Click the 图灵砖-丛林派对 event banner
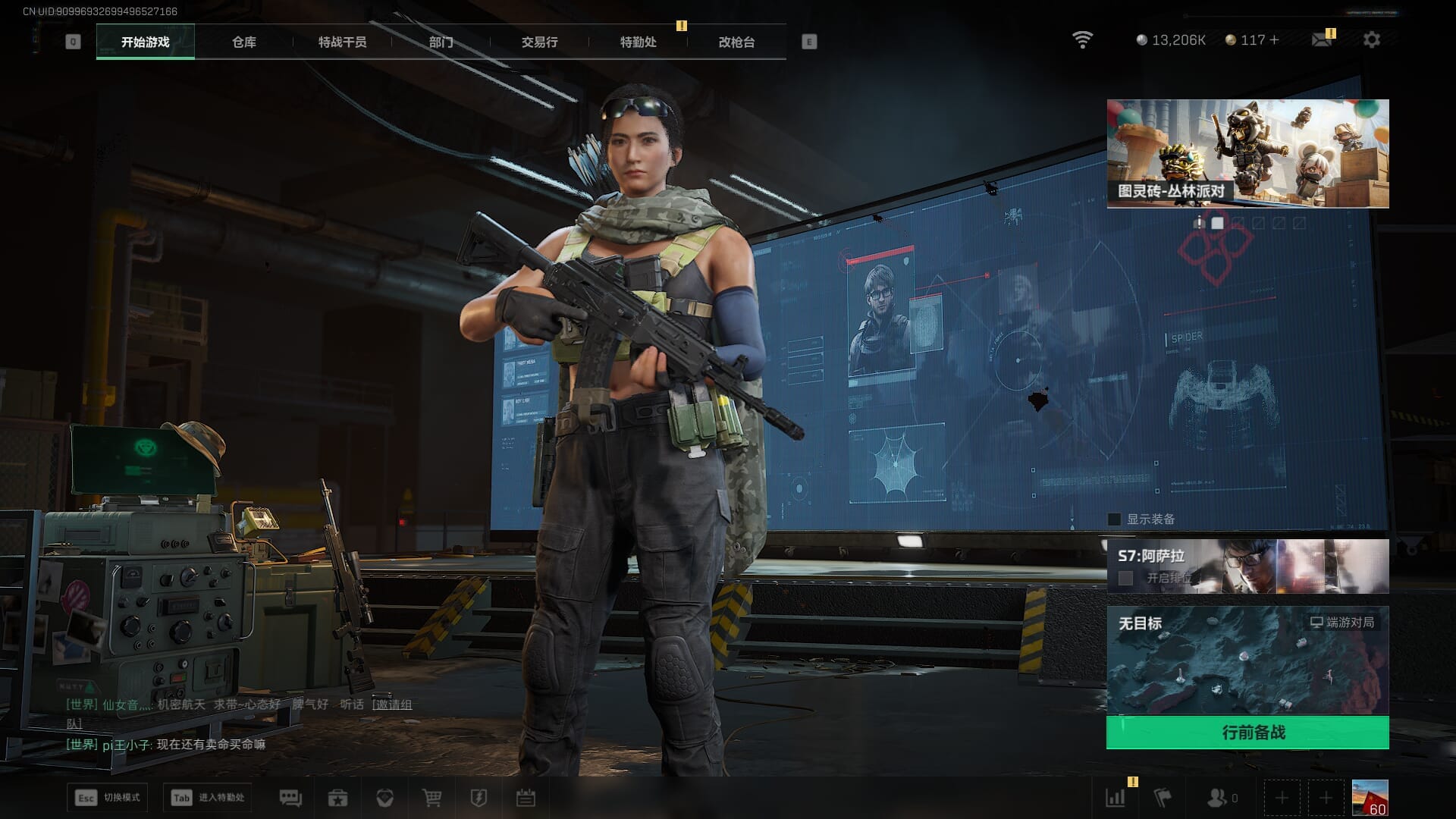Screen dimensions: 1456x819 [x=1247, y=153]
